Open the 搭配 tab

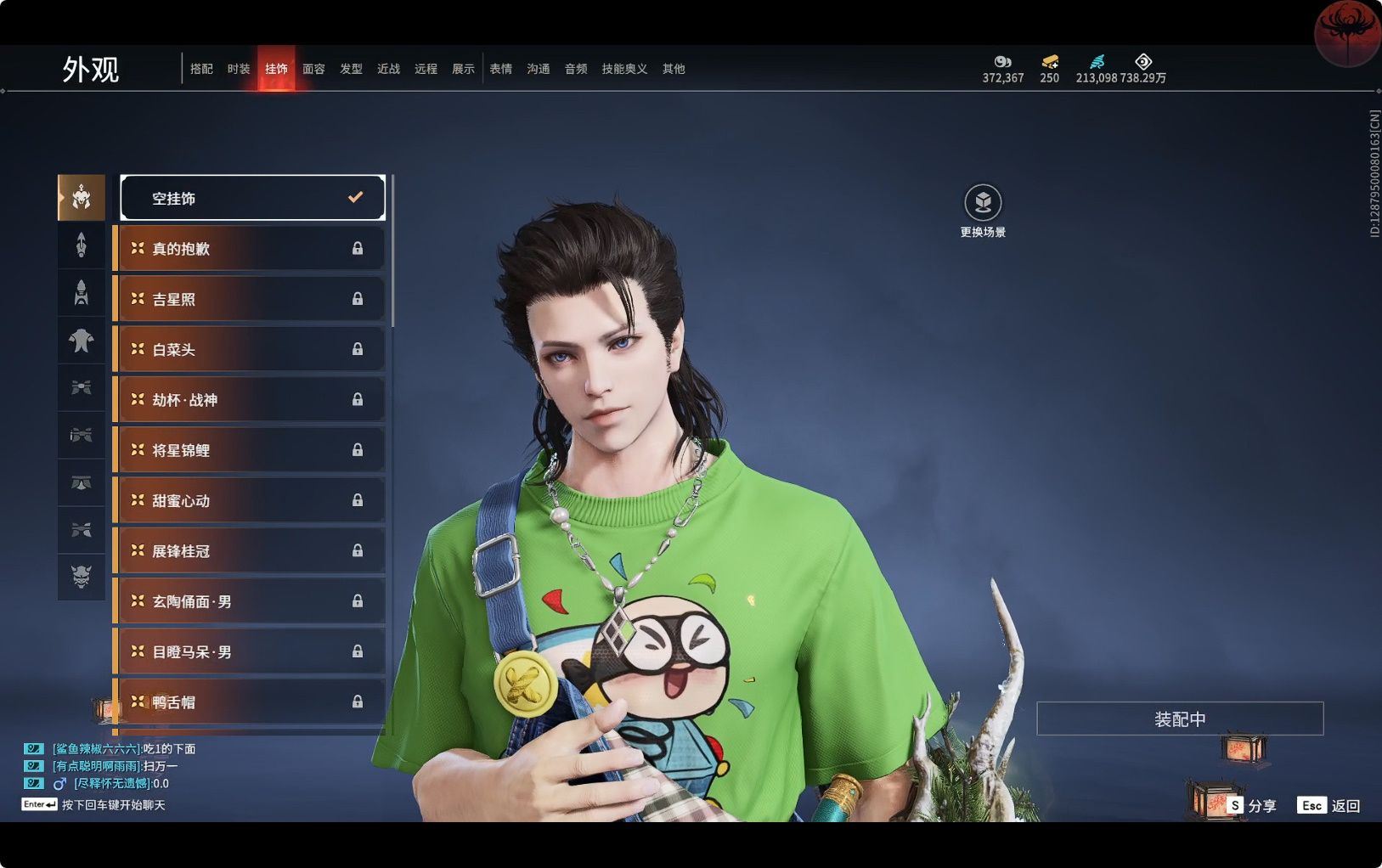(201, 69)
